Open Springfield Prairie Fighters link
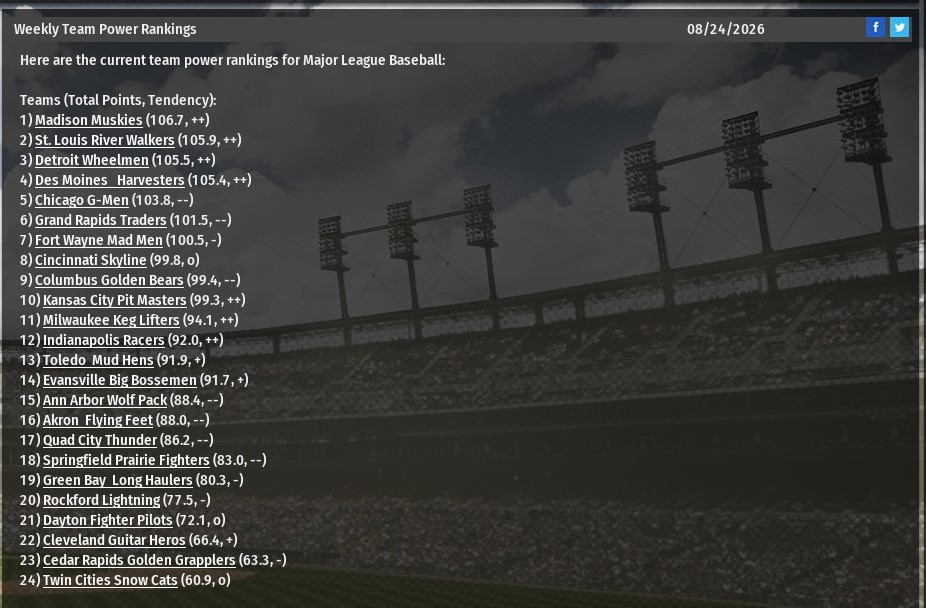 pyautogui.click(x=126, y=460)
